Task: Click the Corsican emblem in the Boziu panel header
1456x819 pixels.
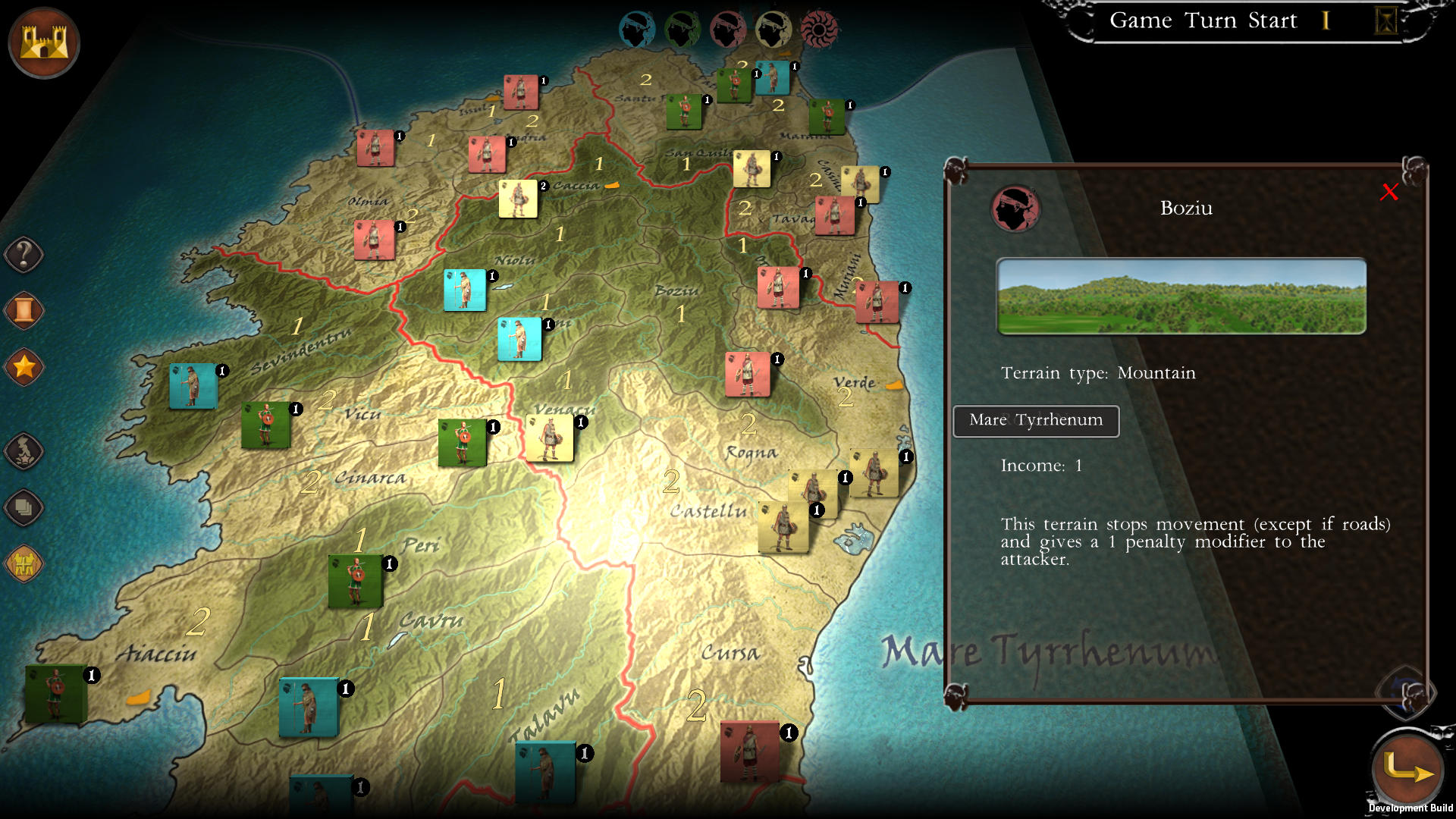Action: tap(1016, 210)
